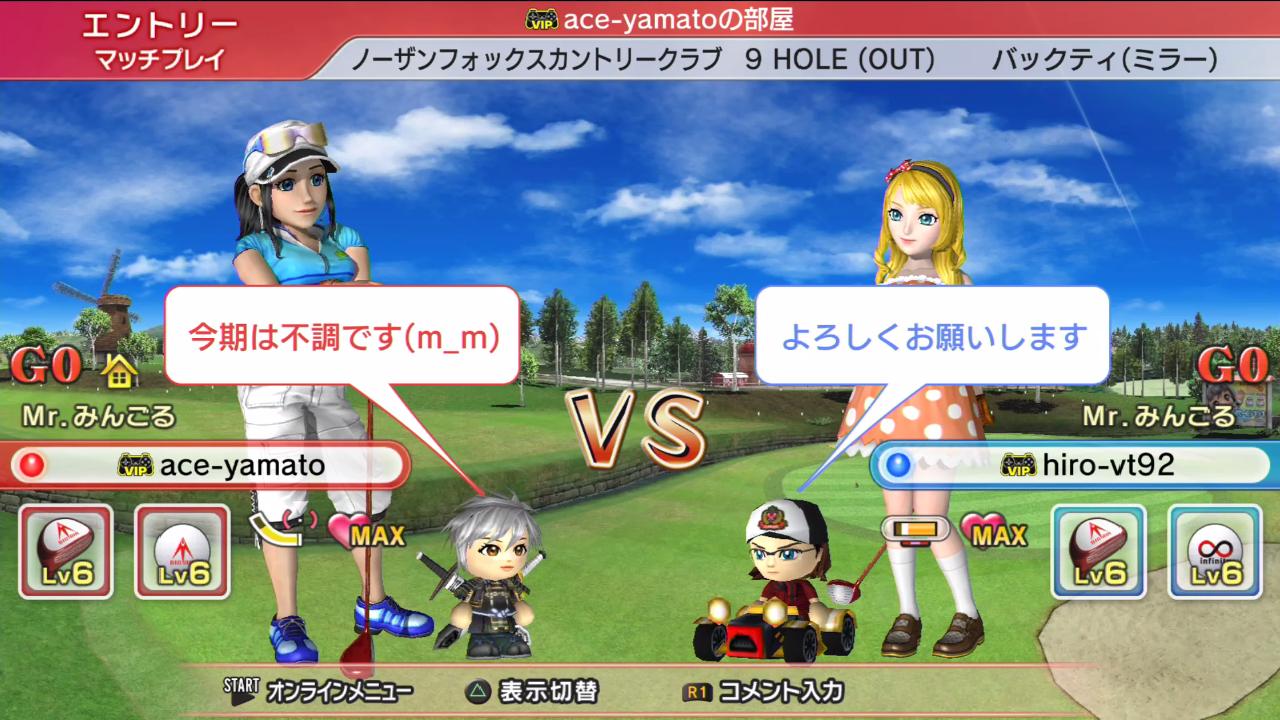Click the 今期は不調です comment bubble
The width and height of the screenshot is (1280, 720).
click(342, 337)
